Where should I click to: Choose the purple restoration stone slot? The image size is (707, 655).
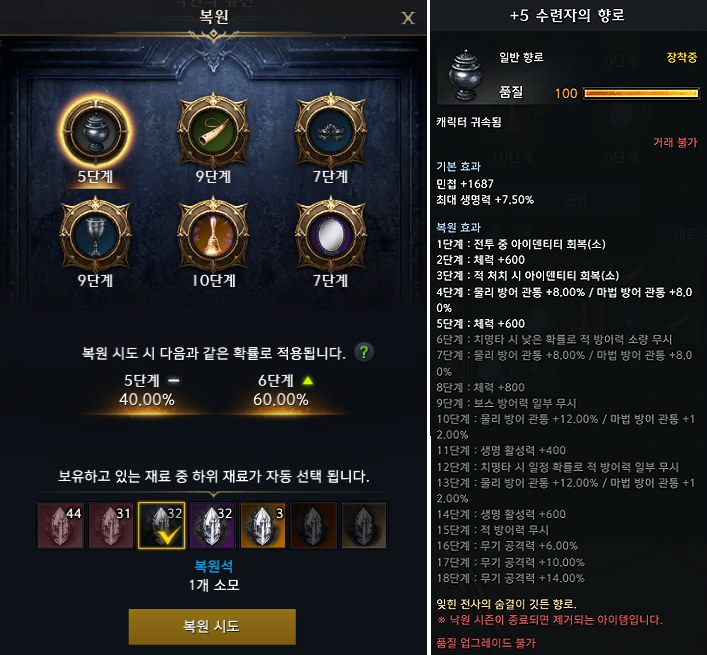[212, 526]
